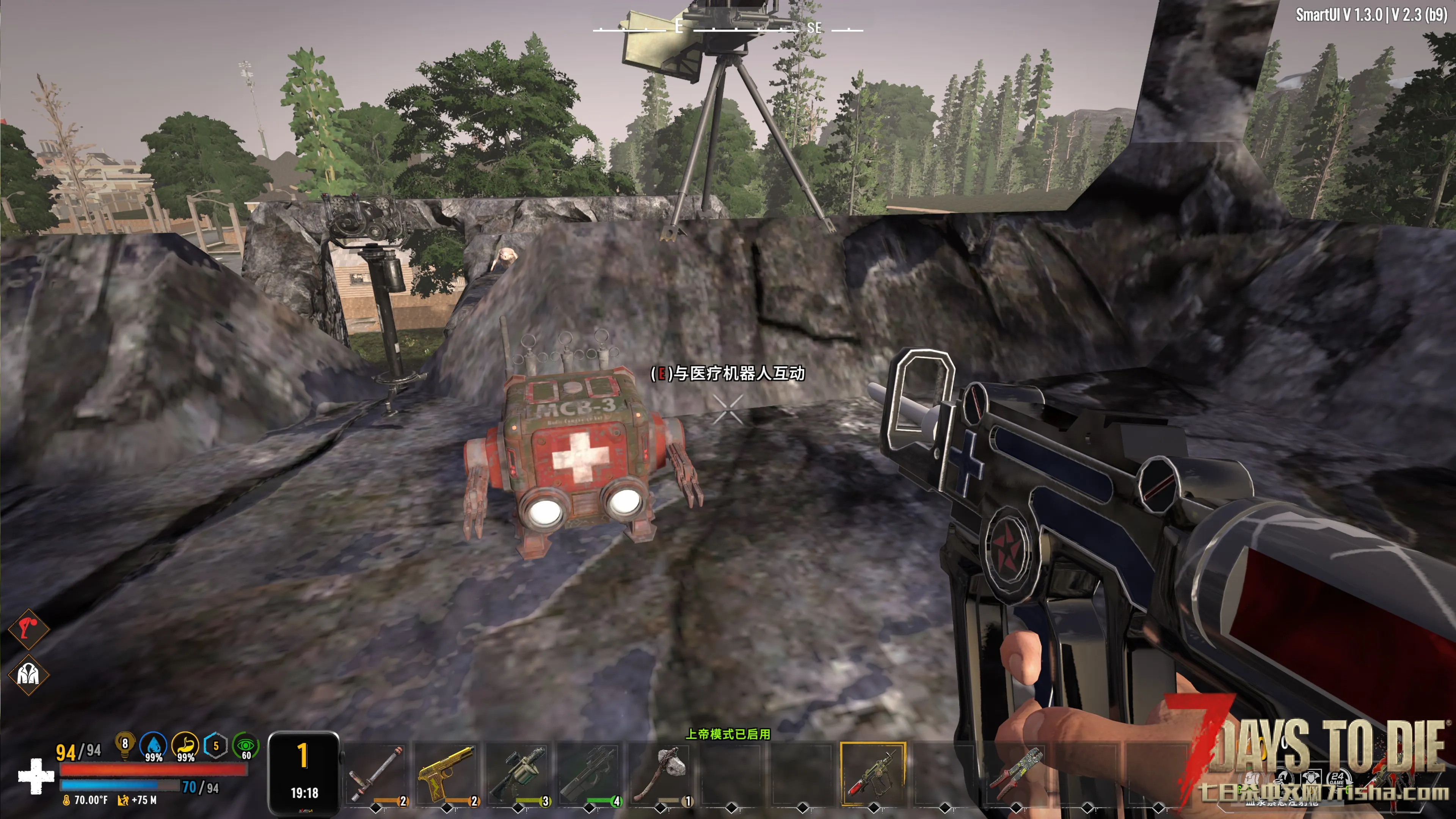Click the red crouching figure status icon
Screen dimensions: 1456x819
point(28,629)
